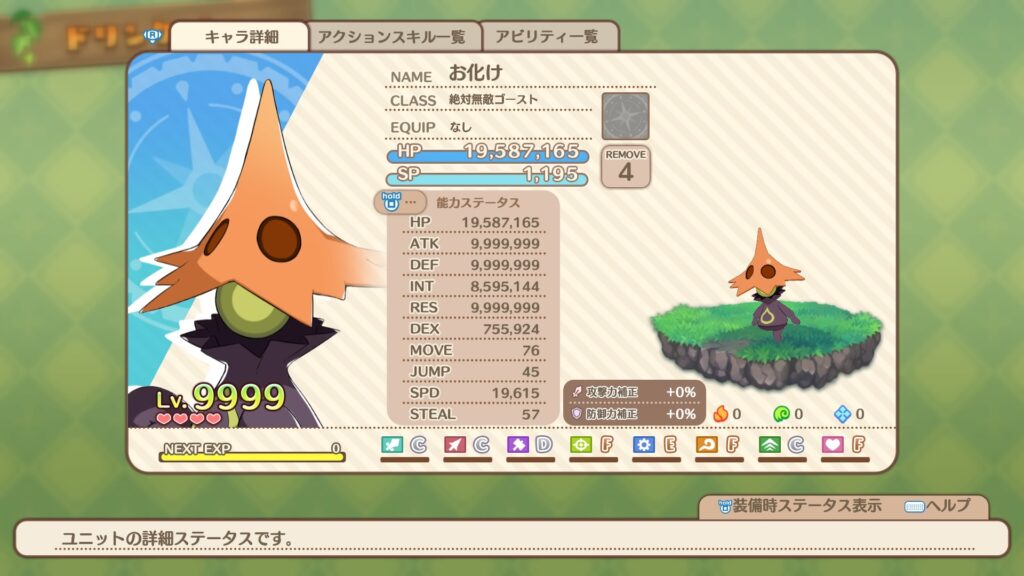Select the red rocket proficiency icon

[455, 444]
